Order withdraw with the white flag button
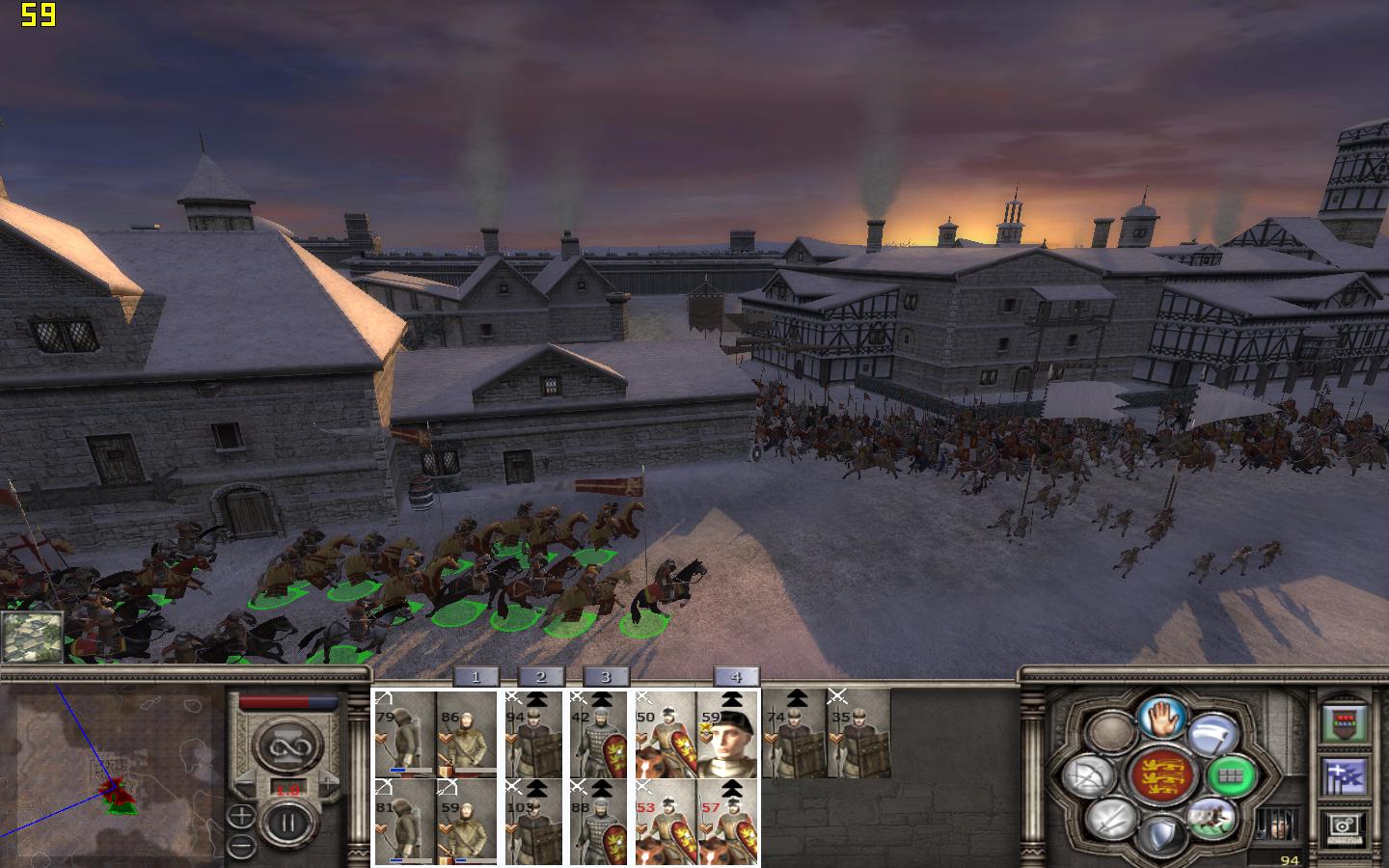This screenshot has height=868, width=1389. pyautogui.click(x=1212, y=735)
